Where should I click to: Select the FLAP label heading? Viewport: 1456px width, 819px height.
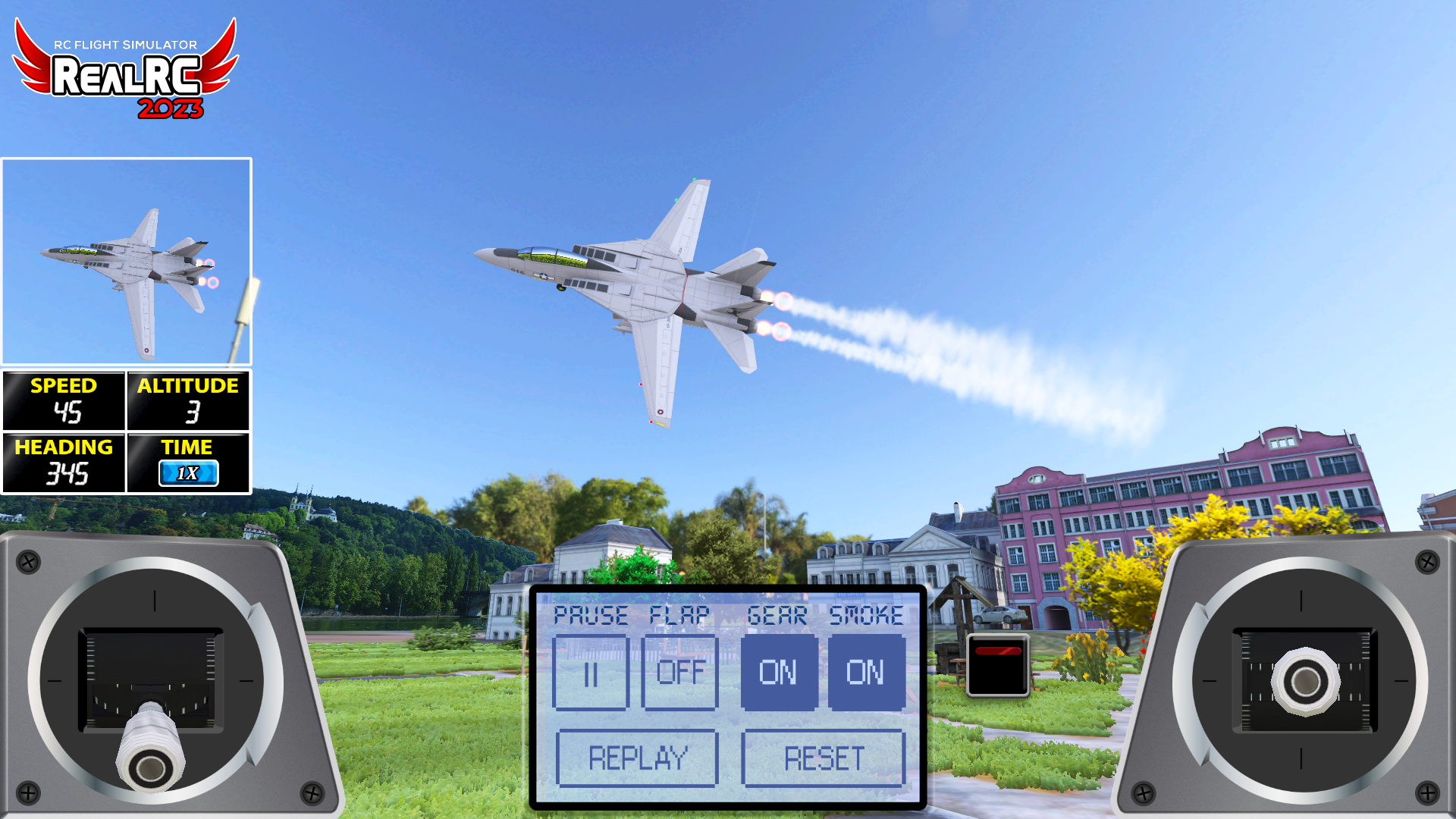(x=679, y=616)
